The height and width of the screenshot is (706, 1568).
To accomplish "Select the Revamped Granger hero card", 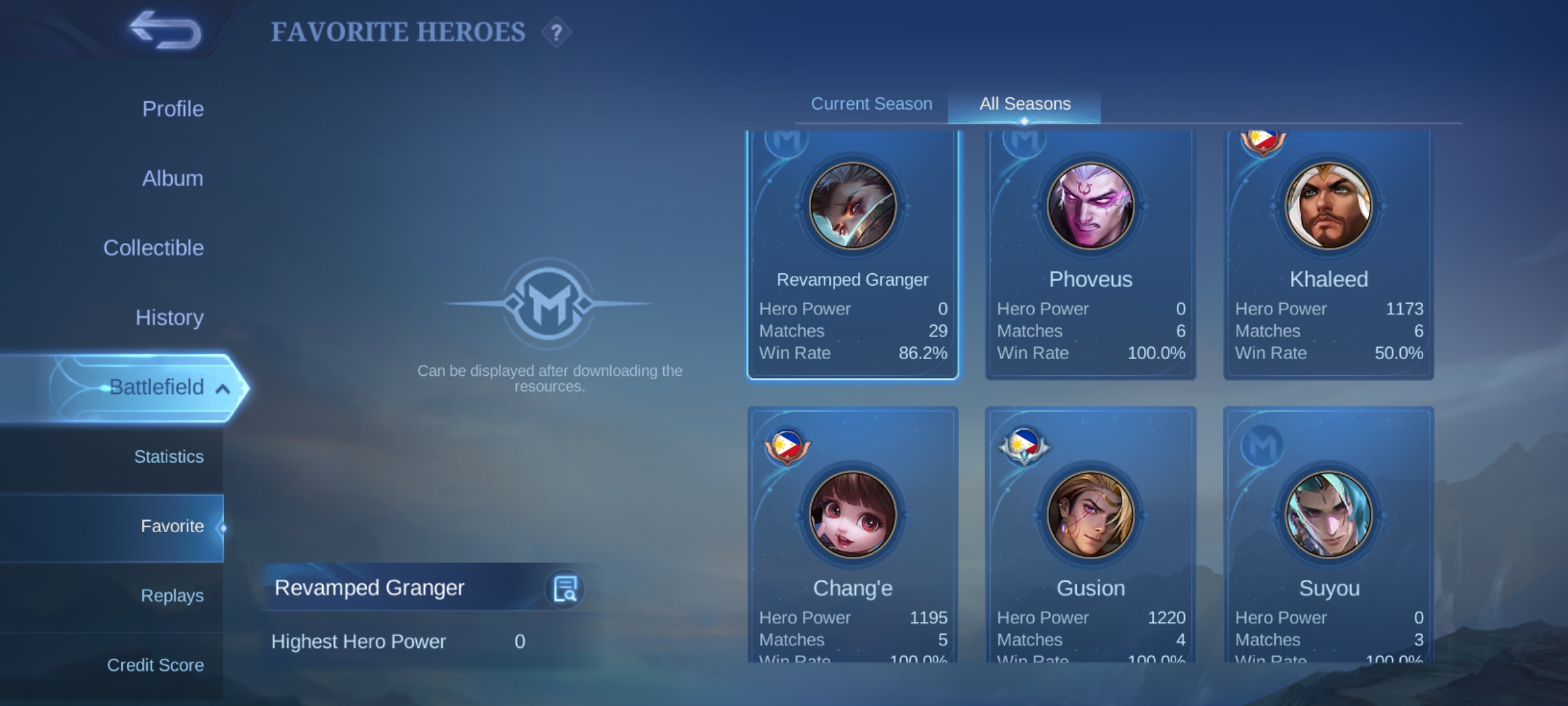I will coord(852,255).
